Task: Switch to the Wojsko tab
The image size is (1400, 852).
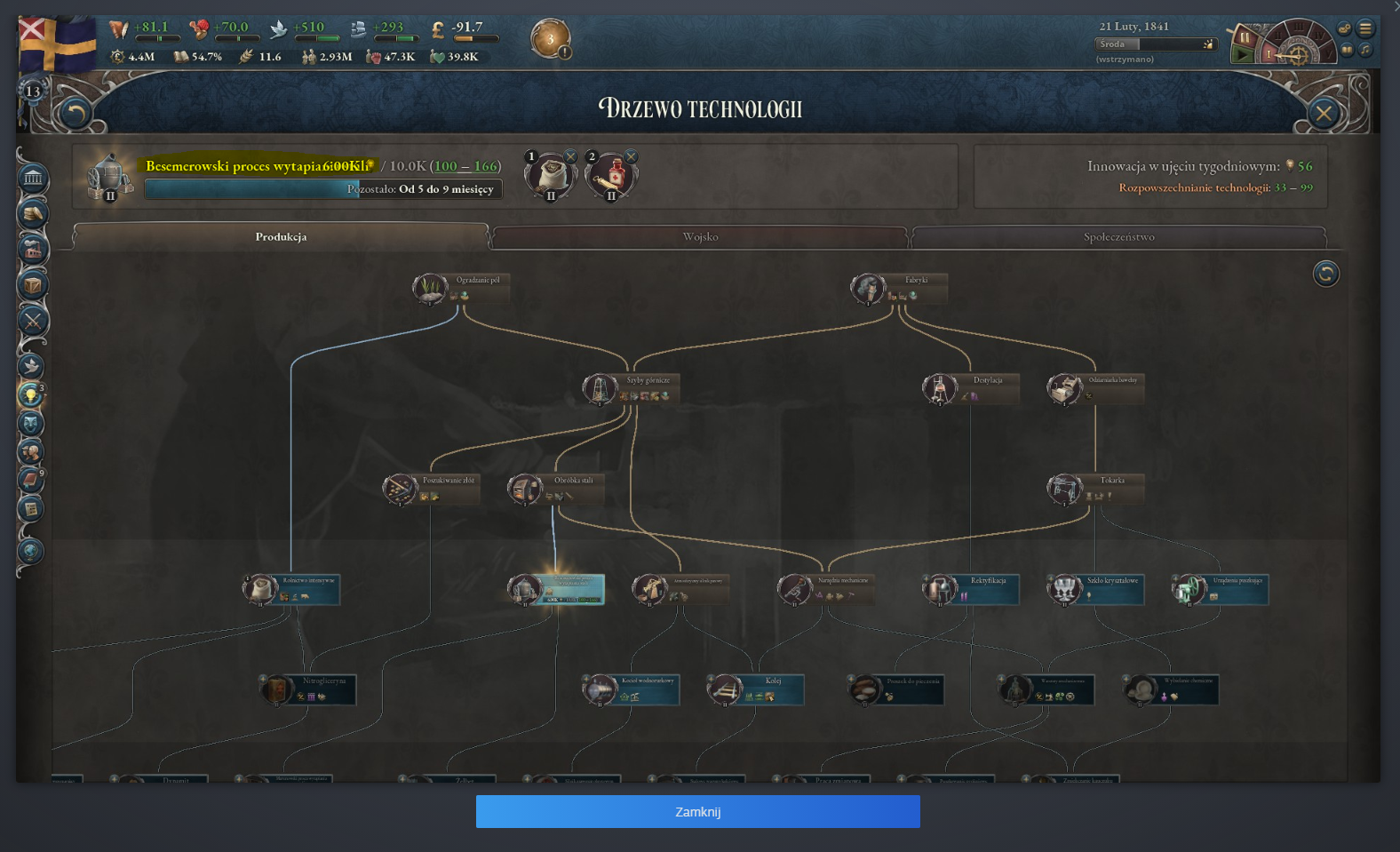Action: click(x=702, y=237)
